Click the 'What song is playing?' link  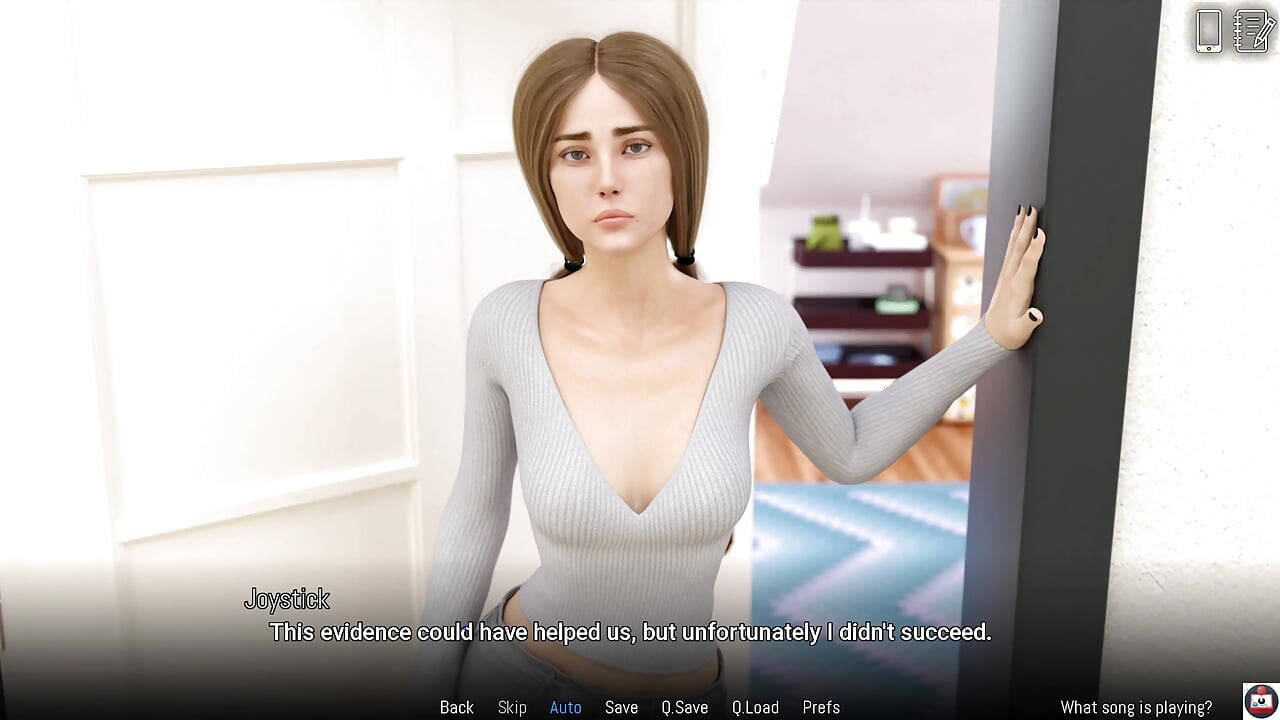1136,707
